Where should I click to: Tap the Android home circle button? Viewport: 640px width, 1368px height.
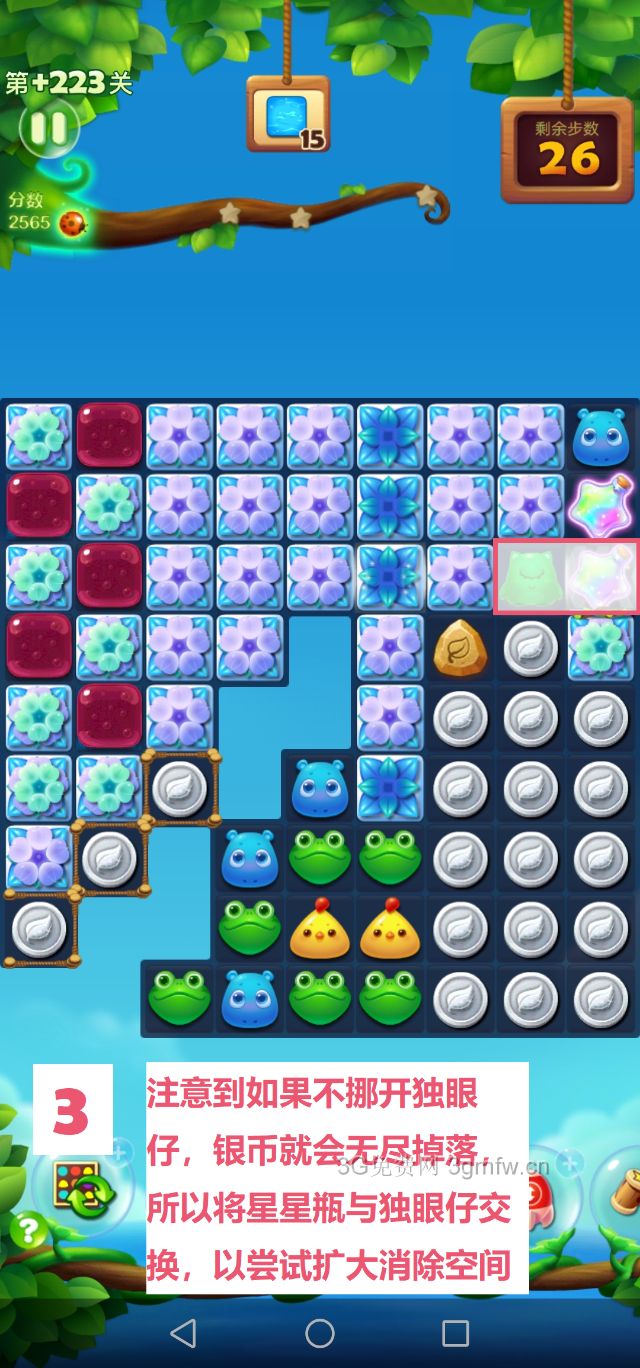click(320, 1332)
